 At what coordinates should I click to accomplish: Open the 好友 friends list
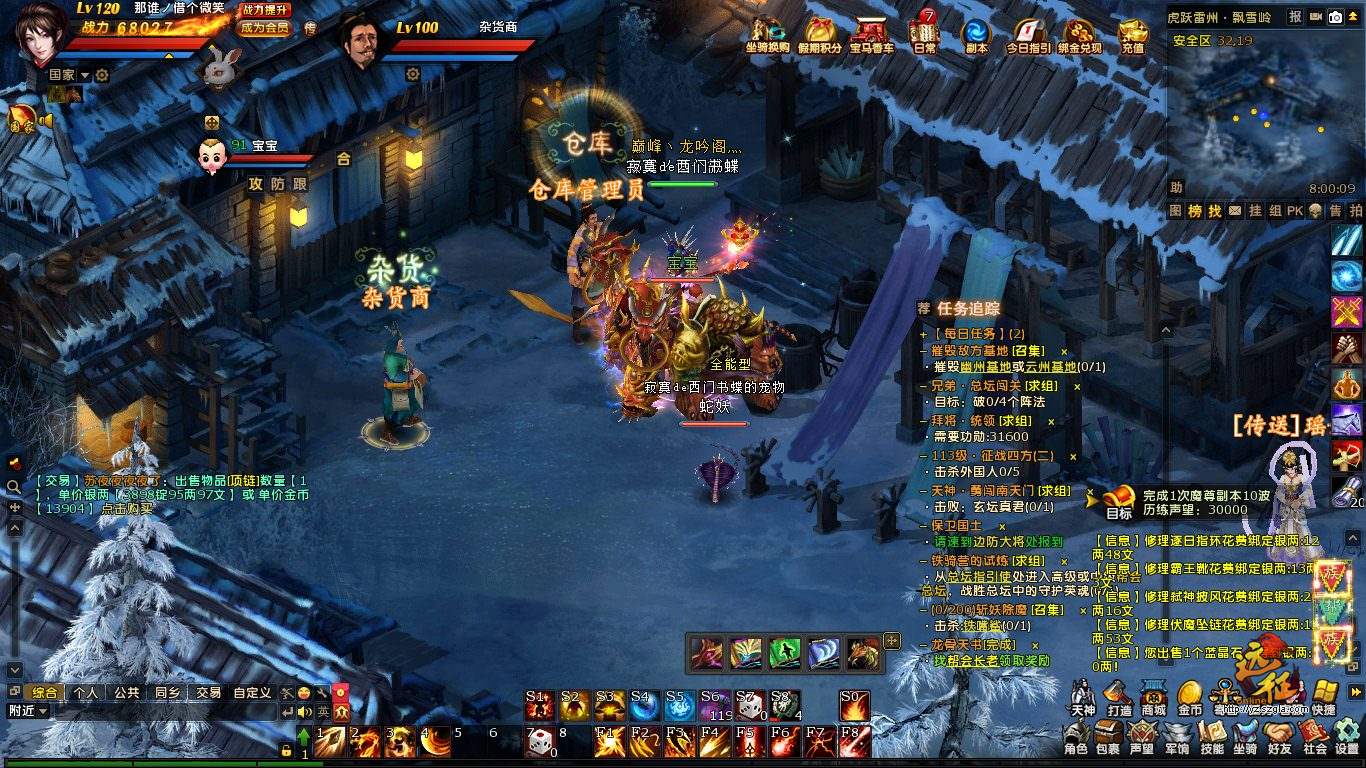point(1279,735)
